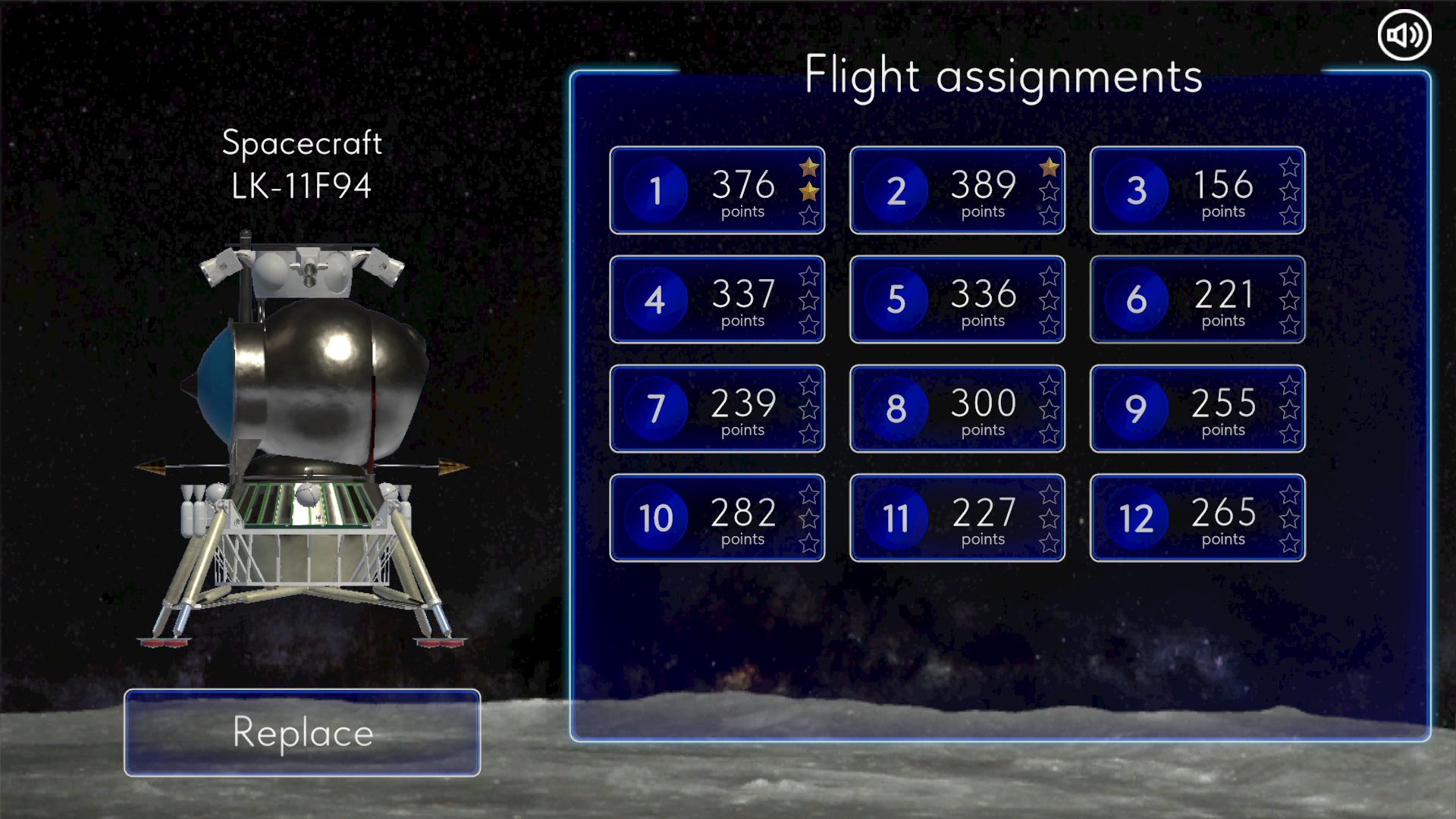Open flight assignment 10 with 282 points
The width and height of the screenshot is (1456, 819).
(717, 518)
